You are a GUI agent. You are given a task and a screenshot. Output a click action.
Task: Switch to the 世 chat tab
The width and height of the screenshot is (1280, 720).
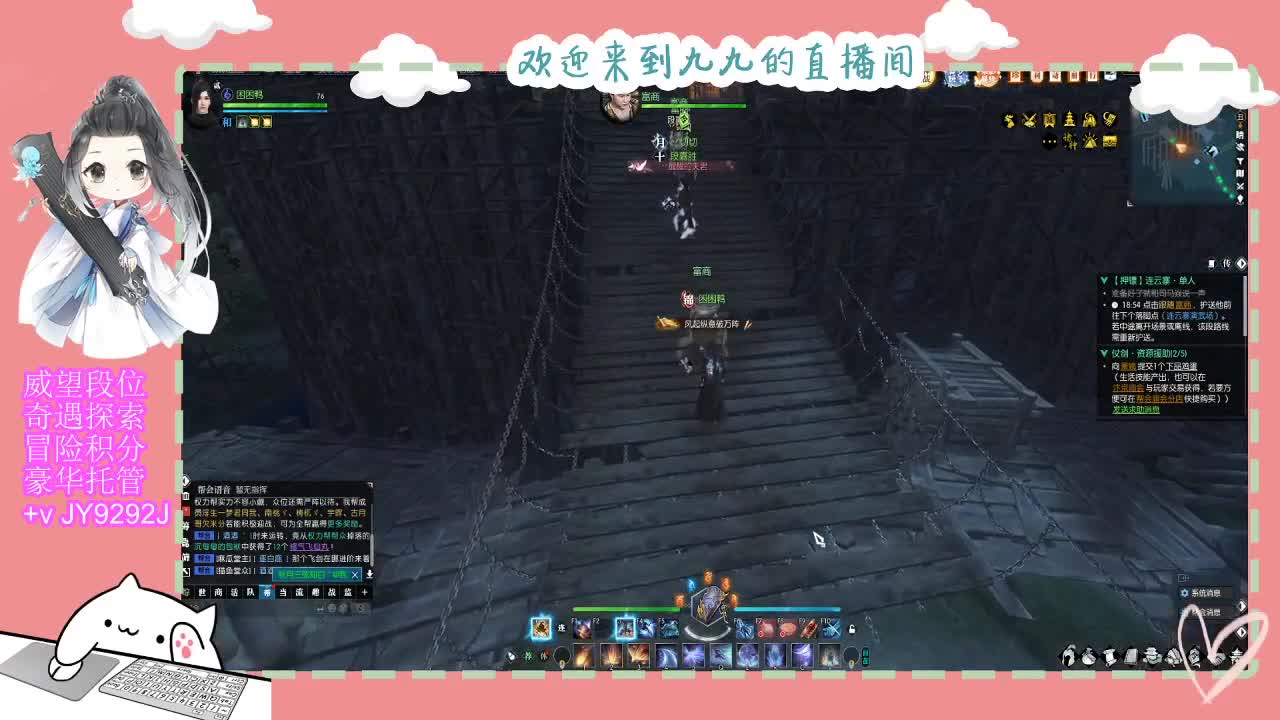tap(202, 593)
